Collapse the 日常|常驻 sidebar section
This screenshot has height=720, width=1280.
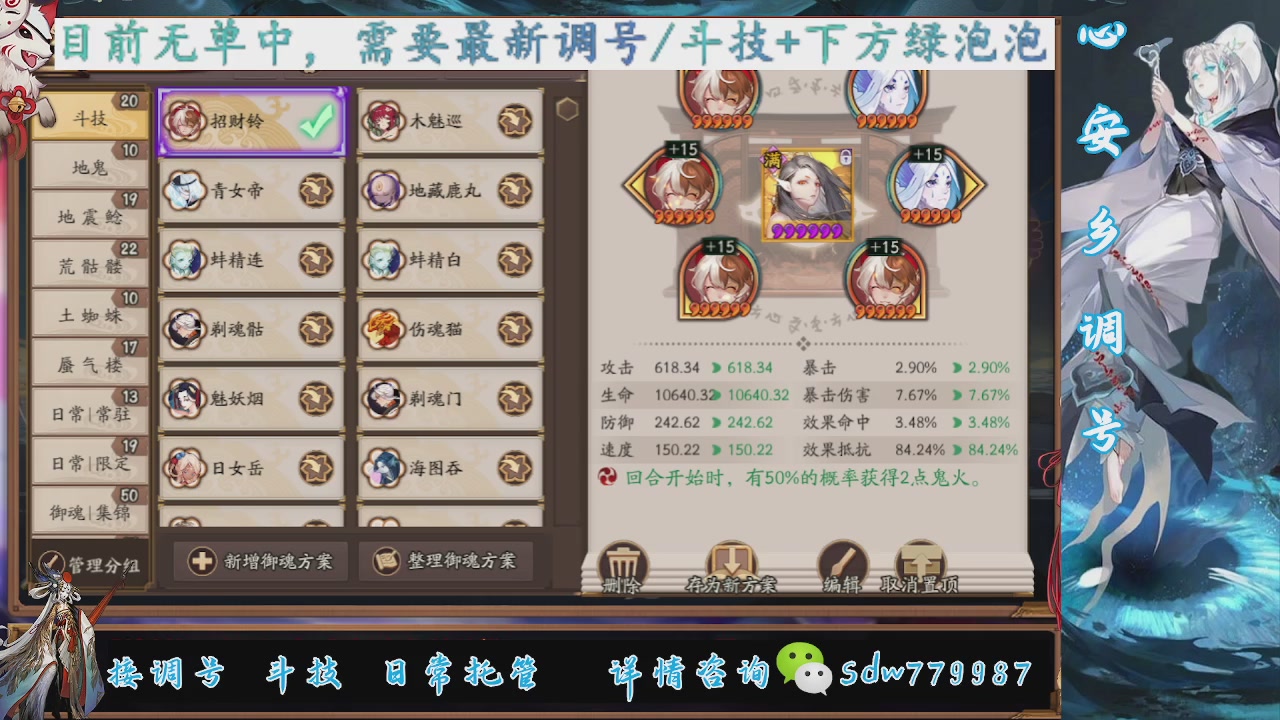[x=90, y=414]
